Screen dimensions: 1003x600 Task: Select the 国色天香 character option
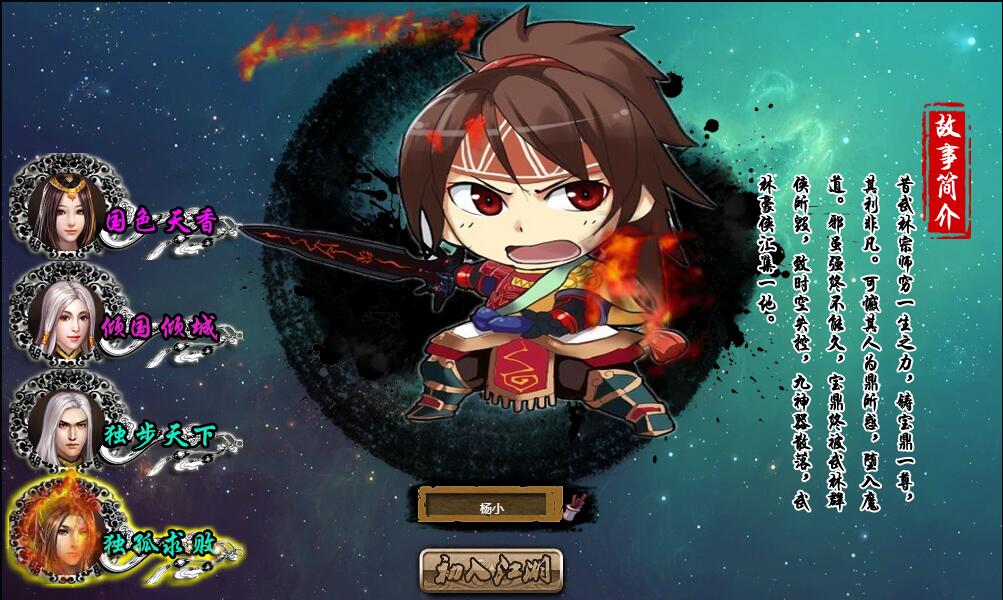[x=68, y=212]
